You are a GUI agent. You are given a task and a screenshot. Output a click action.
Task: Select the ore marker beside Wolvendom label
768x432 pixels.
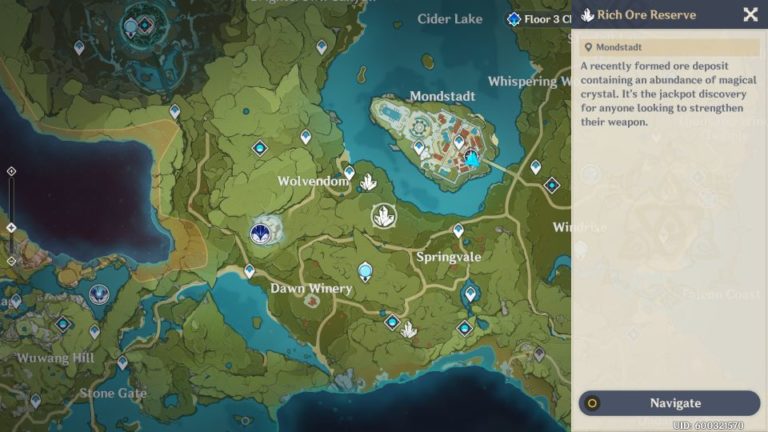368,182
